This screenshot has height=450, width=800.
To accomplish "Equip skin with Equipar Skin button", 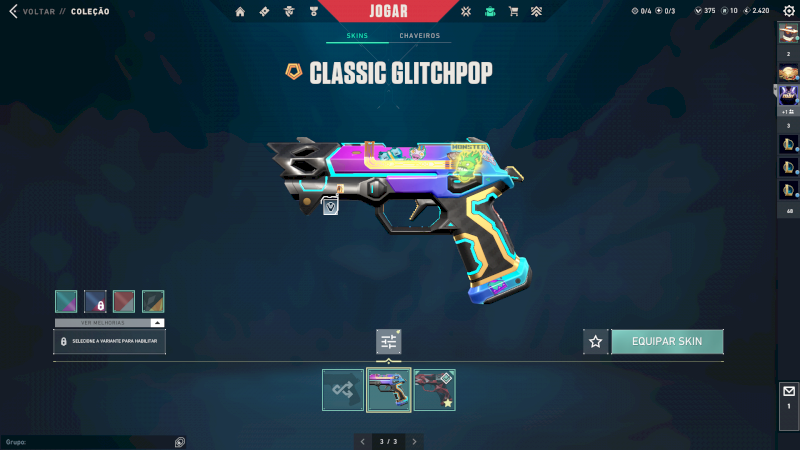I will [667, 341].
